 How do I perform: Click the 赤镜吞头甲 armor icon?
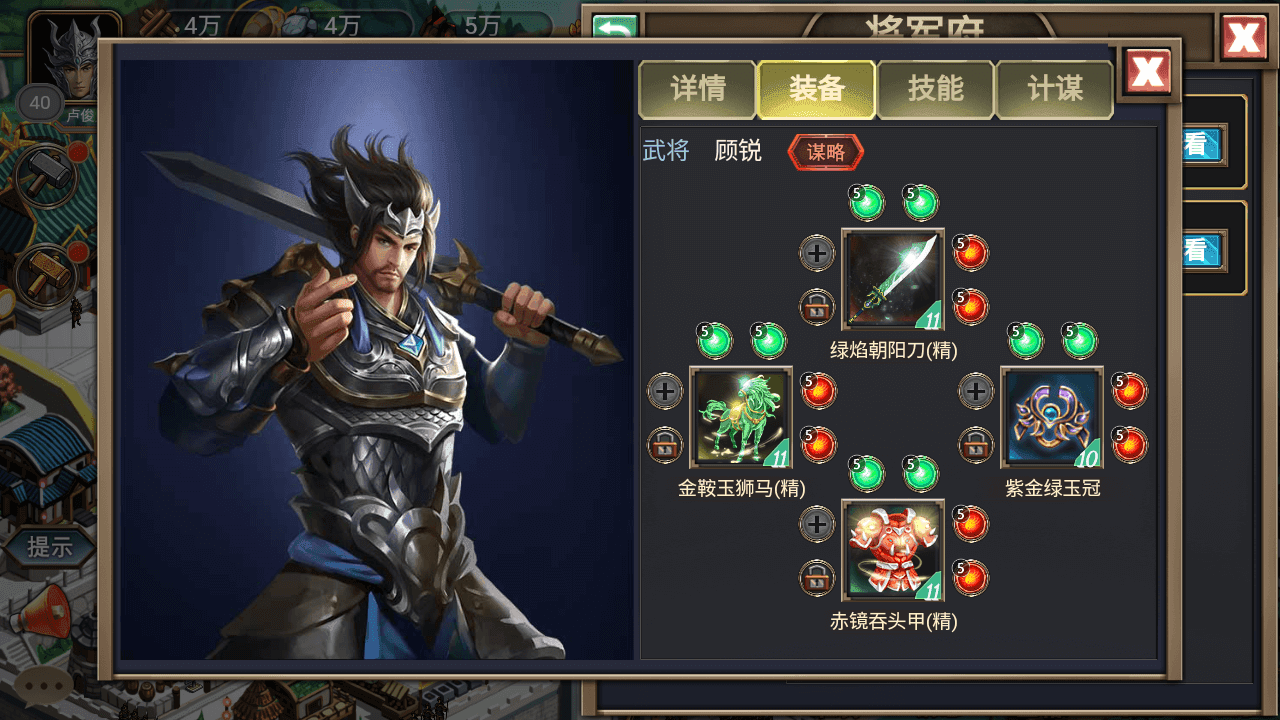[891, 550]
